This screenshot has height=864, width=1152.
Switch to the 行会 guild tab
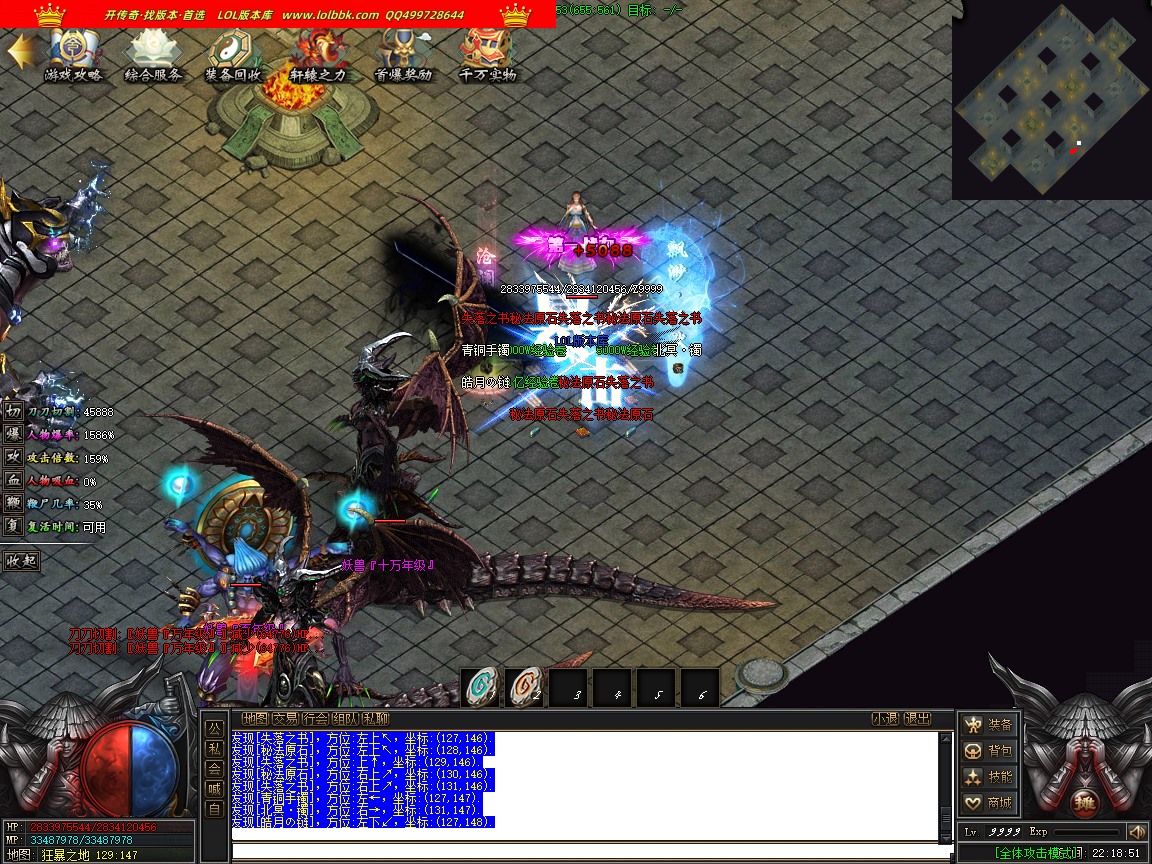(315, 718)
